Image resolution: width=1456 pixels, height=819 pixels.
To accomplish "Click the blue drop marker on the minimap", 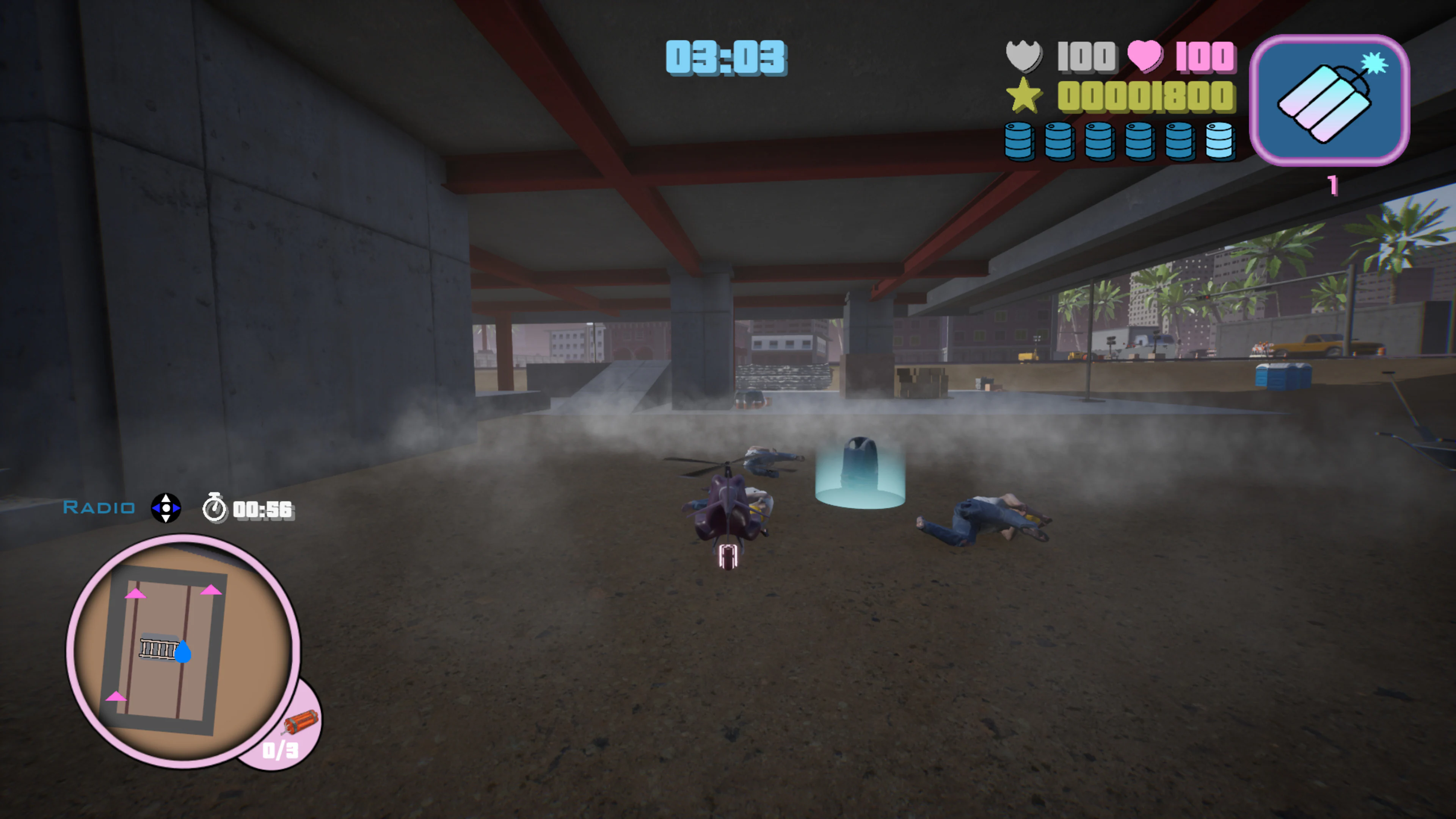I will coord(184,653).
